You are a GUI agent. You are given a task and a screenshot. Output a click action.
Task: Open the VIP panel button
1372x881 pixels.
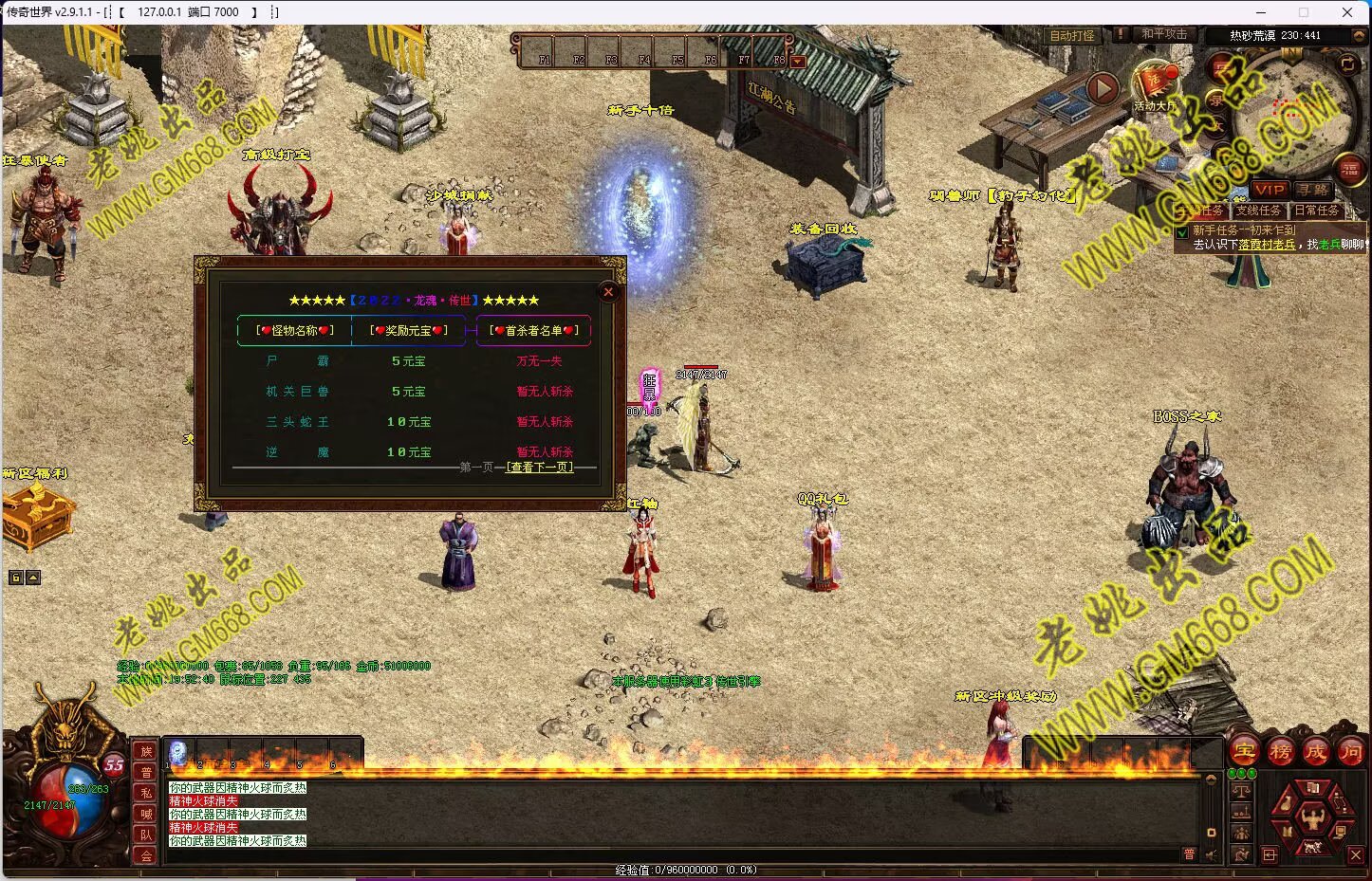(1269, 190)
